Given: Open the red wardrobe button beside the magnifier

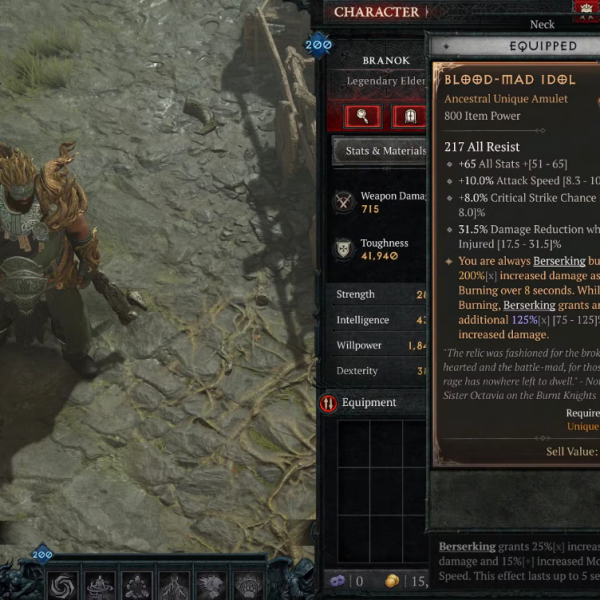Looking at the screenshot, I should click(409, 116).
